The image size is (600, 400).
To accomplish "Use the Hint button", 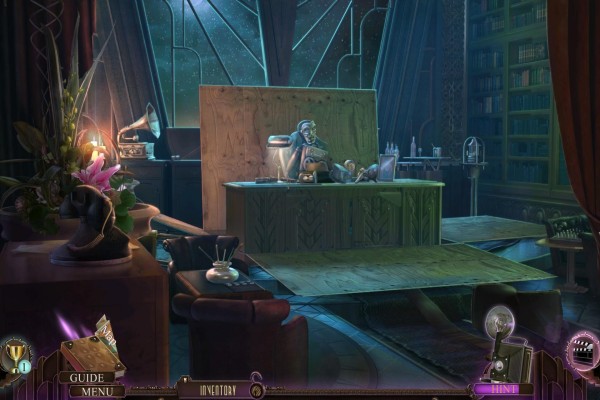I will click(x=496, y=389).
